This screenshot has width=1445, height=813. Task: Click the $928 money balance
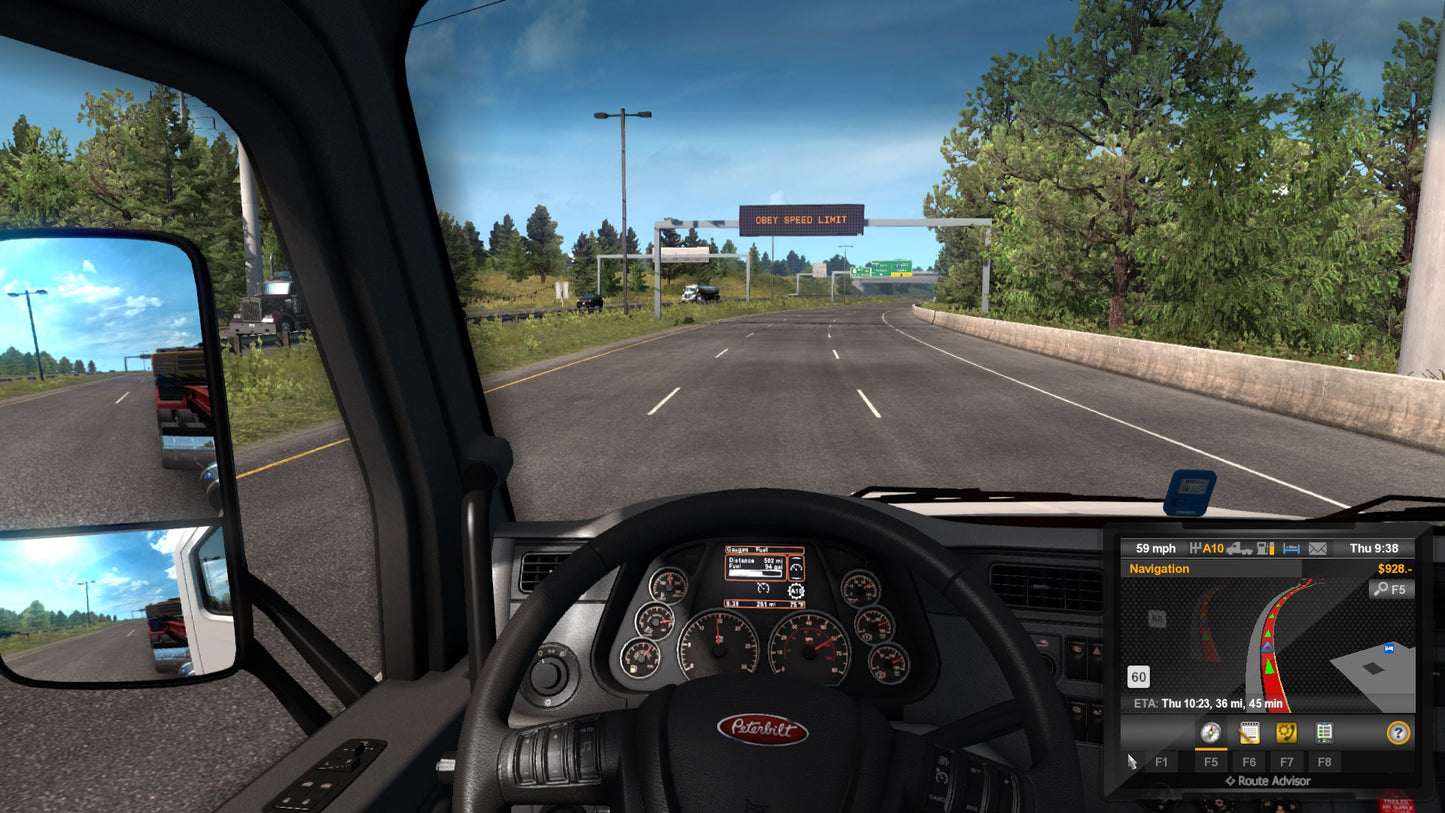[x=1395, y=569]
